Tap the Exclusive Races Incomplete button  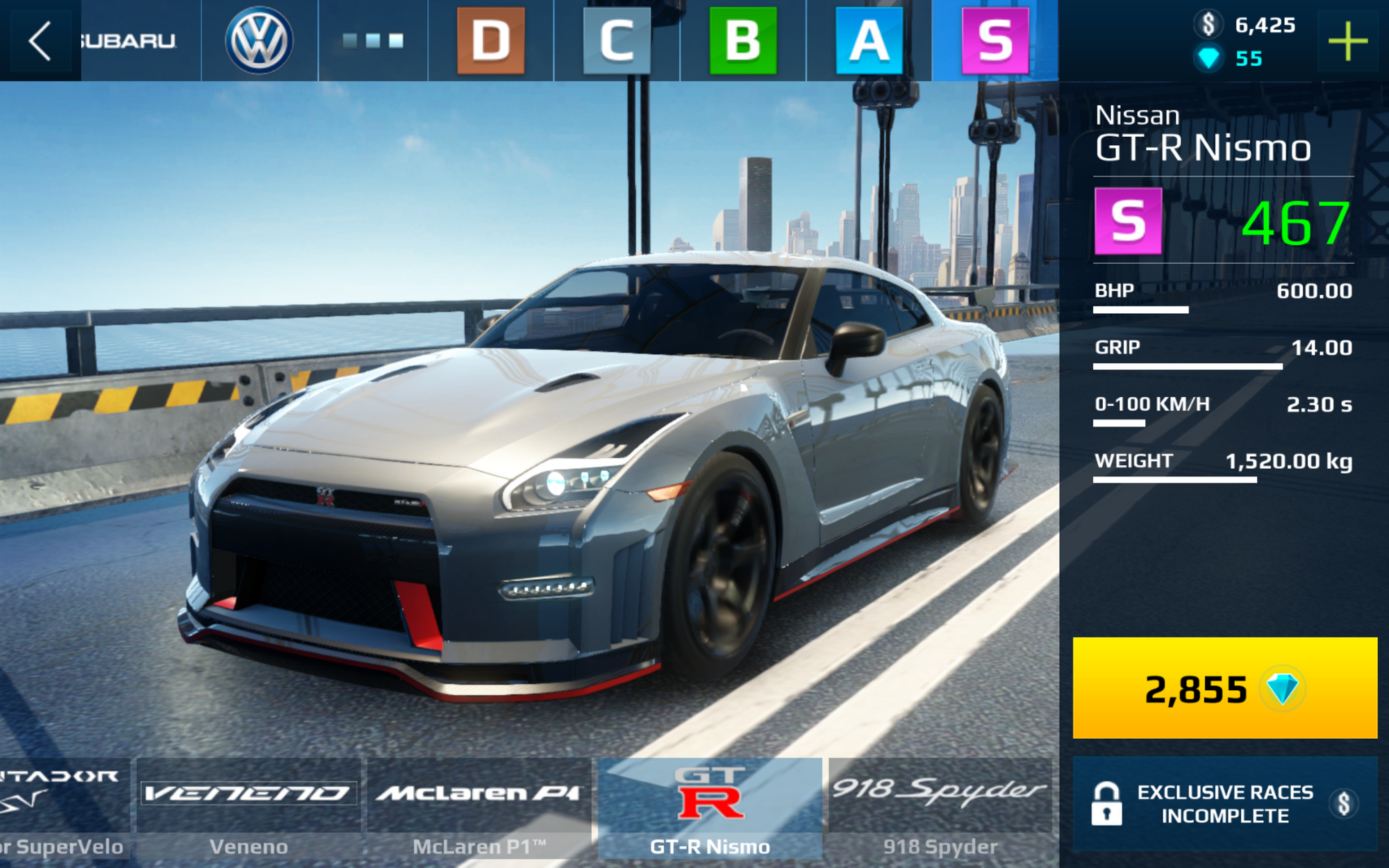pos(1224,803)
